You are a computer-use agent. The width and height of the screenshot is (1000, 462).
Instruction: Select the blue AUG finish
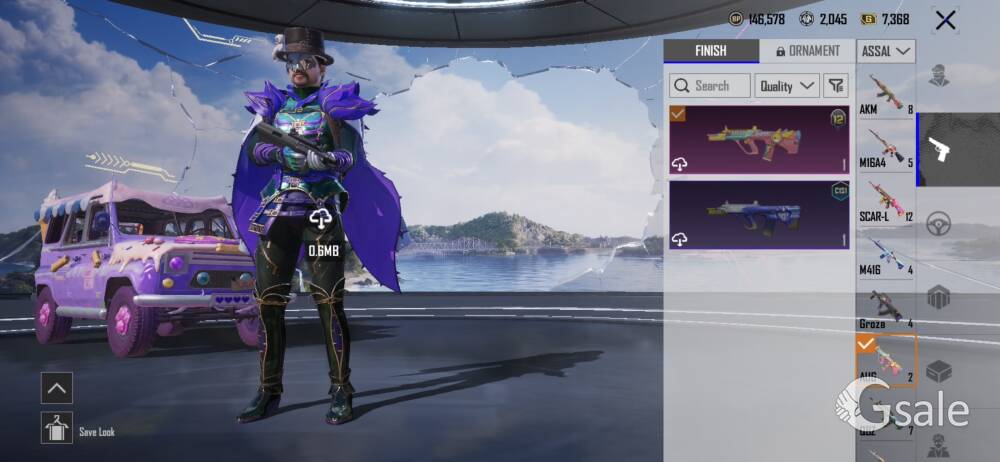click(758, 214)
